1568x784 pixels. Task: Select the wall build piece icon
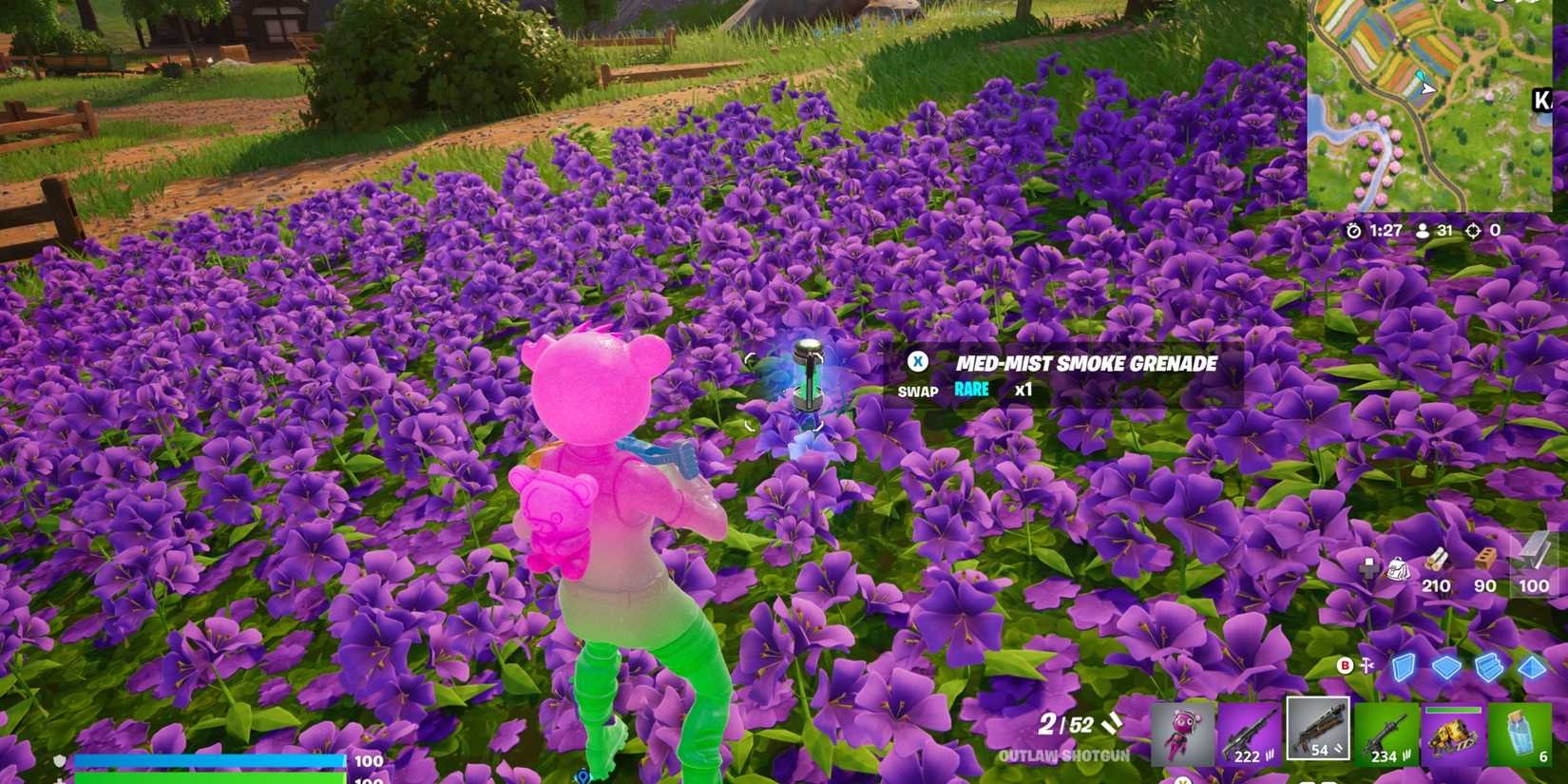(x=1404, y=666)
